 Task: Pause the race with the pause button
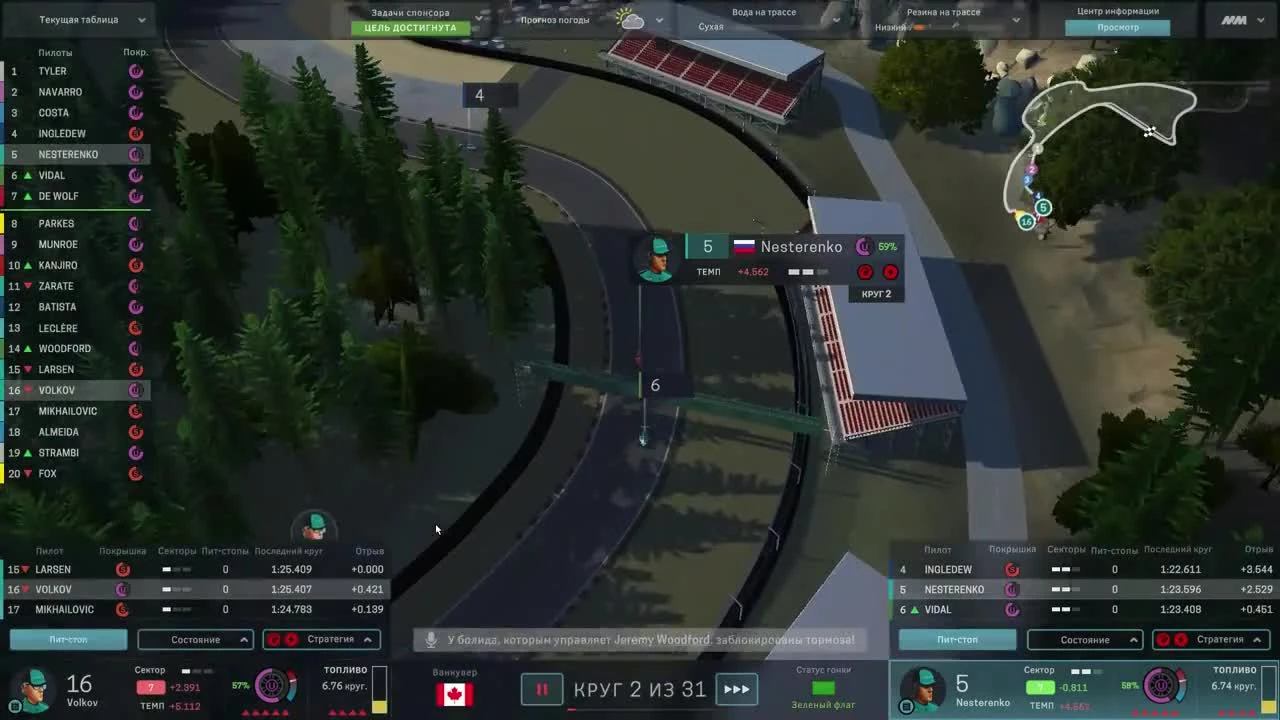click(542, 689)
